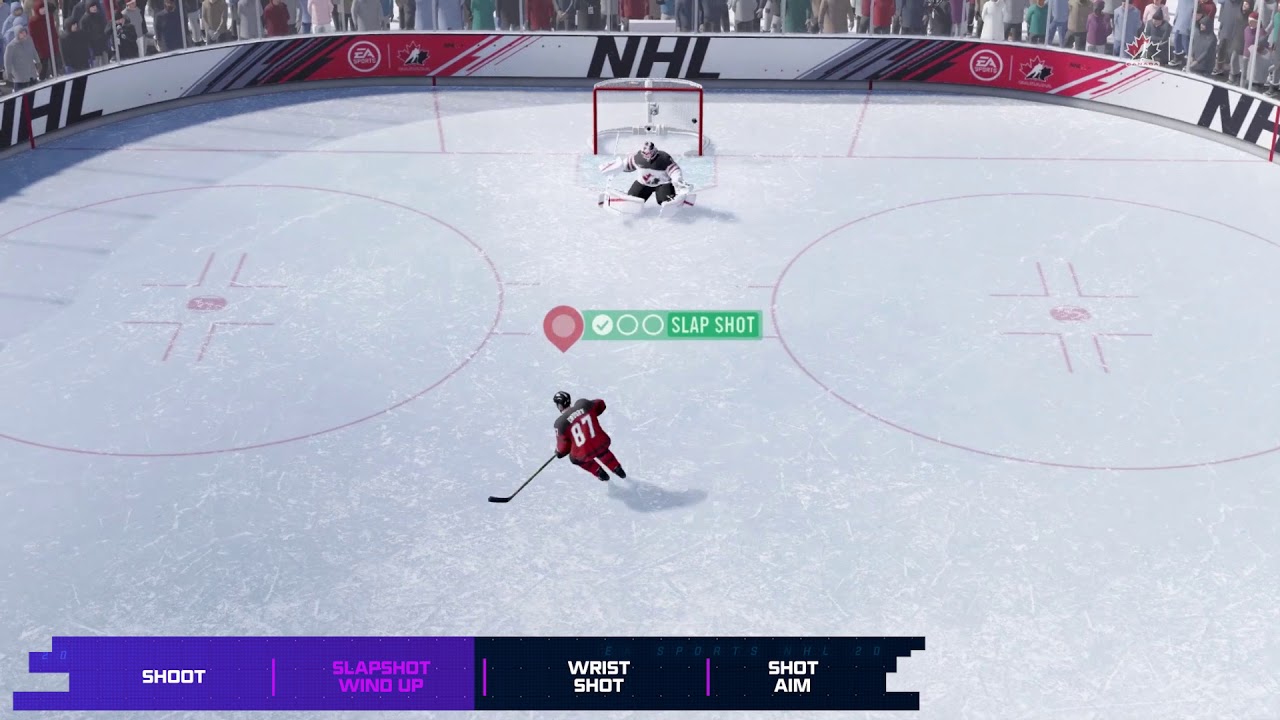Viewport: 1280px width, 720px height.
Task: Switch to the Slapshot Wind Up step
Action: (x=380, y=676)
